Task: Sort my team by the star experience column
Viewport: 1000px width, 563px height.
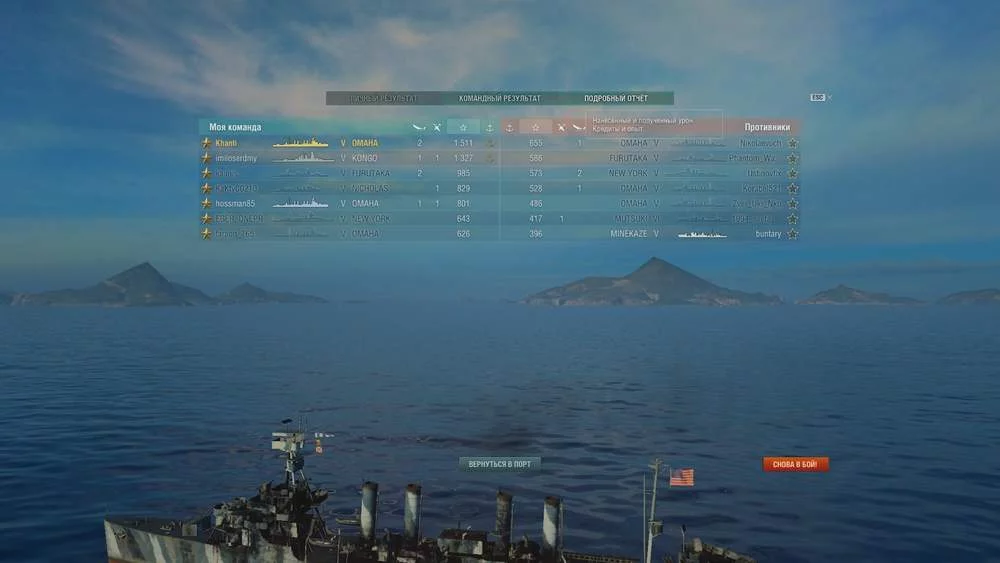Action: tap(463, 128)
